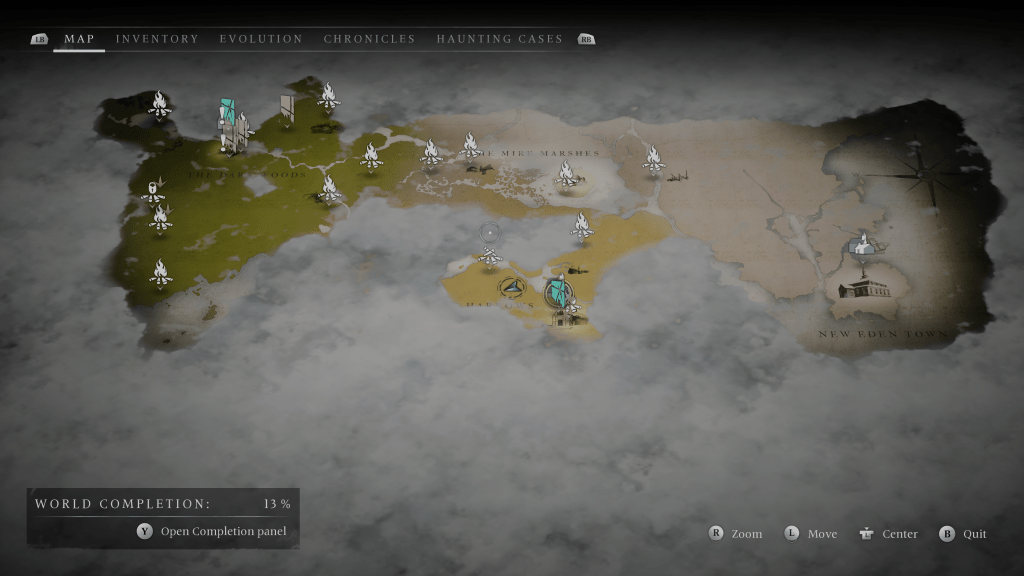Screen dimensions: 1024x576
Task: Select the grey banner marker in the woods
Action: (288, 106)
